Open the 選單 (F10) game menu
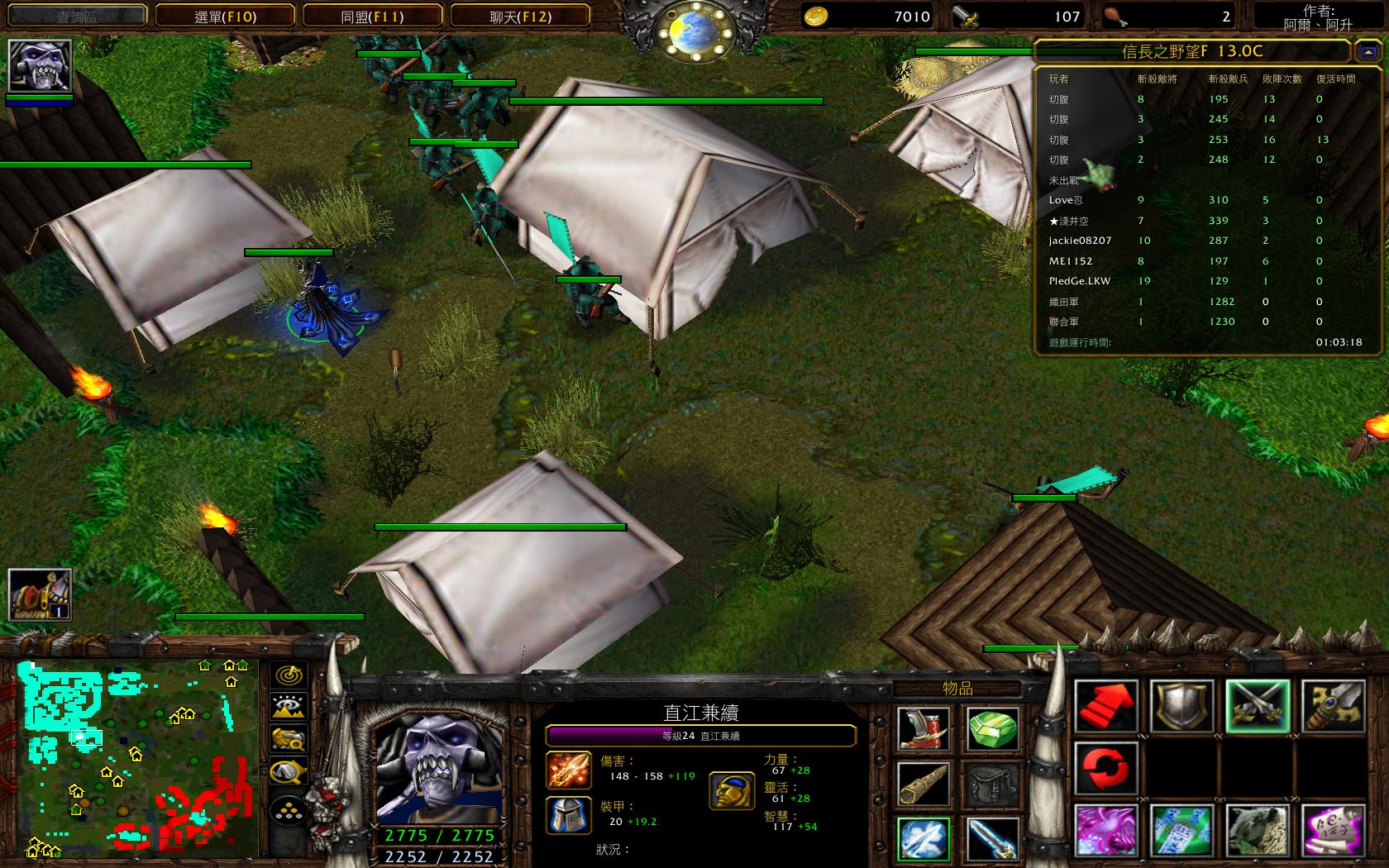Viewport: 1389px width, 868px height. [225, 16]
